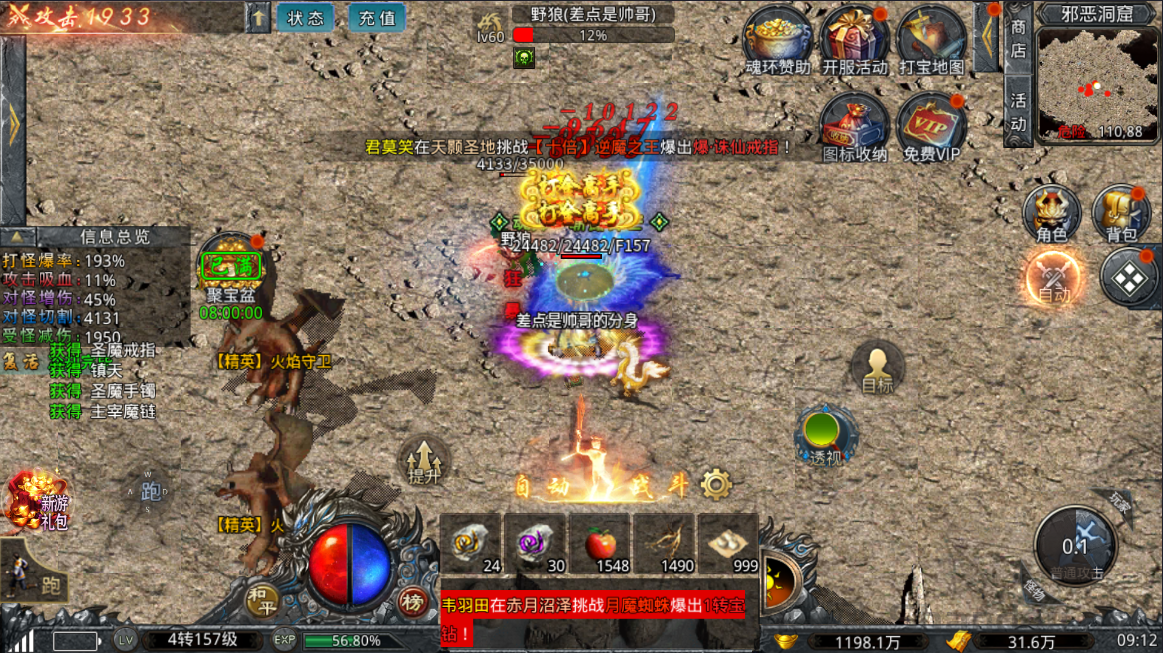1163x653 pixels.
Task: Open auto-battle gear settings
Action: pos(716,485)
